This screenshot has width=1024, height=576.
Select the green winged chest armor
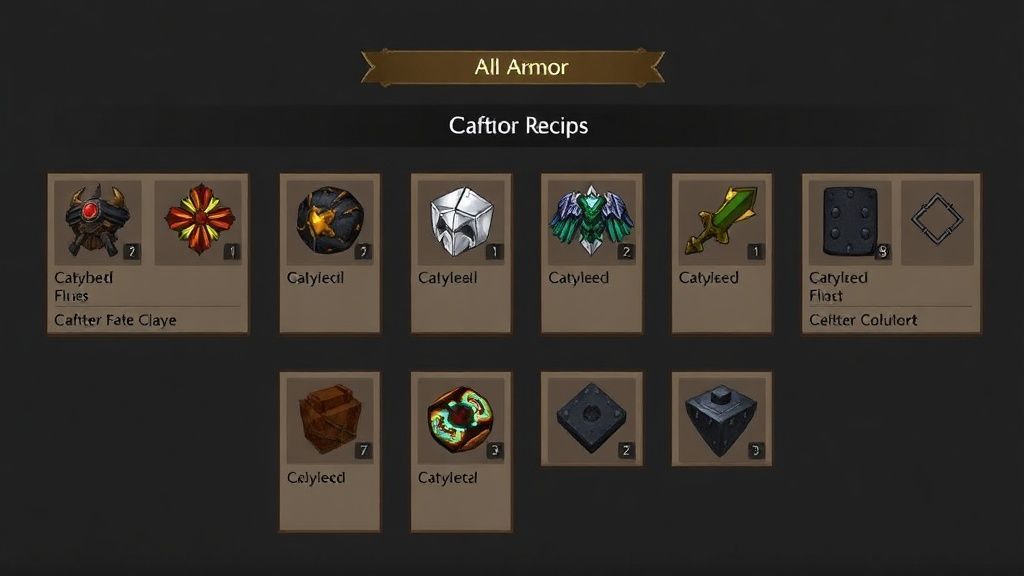point(591,218)
